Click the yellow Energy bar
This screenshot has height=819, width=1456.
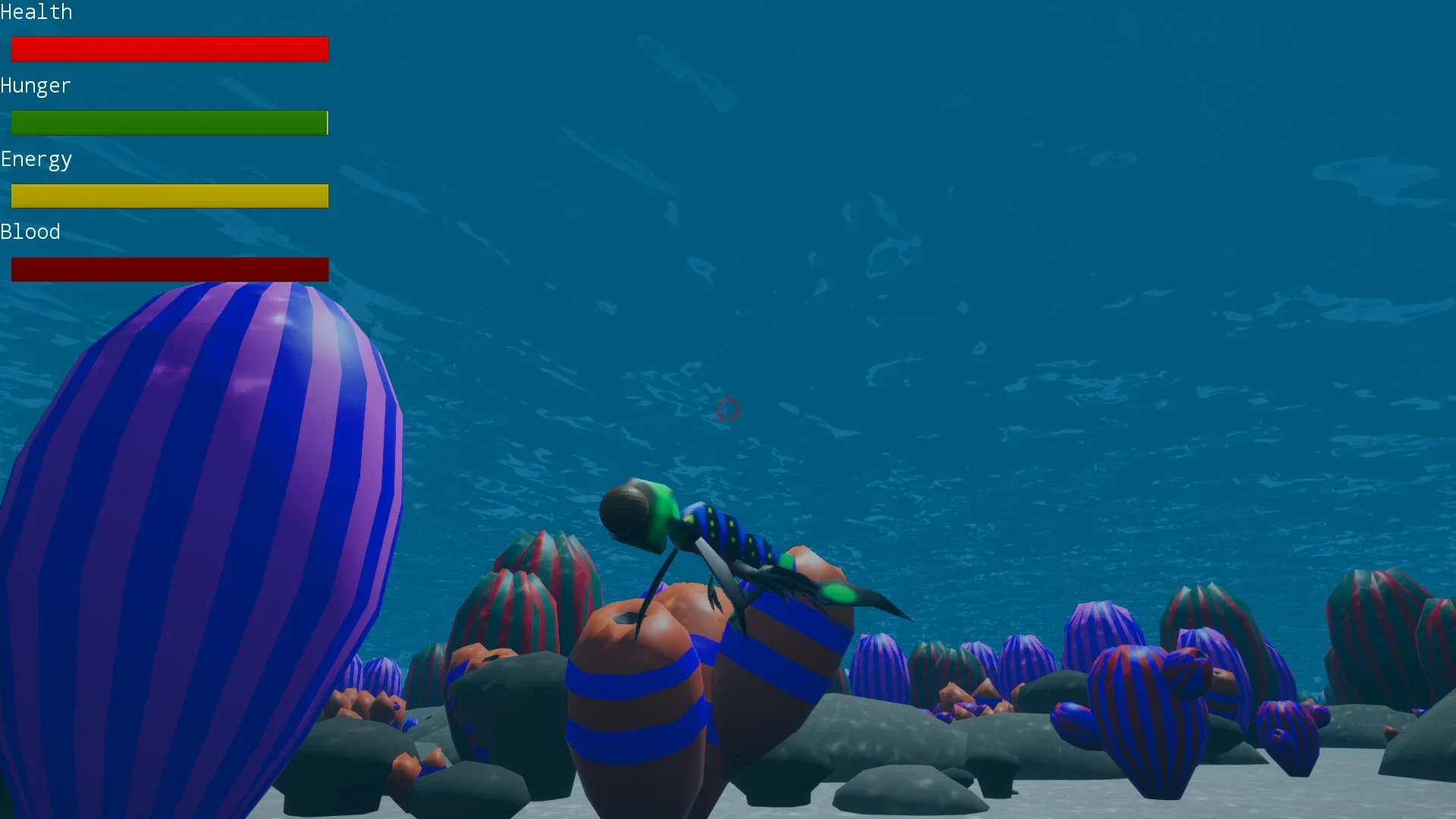[169, 195]
